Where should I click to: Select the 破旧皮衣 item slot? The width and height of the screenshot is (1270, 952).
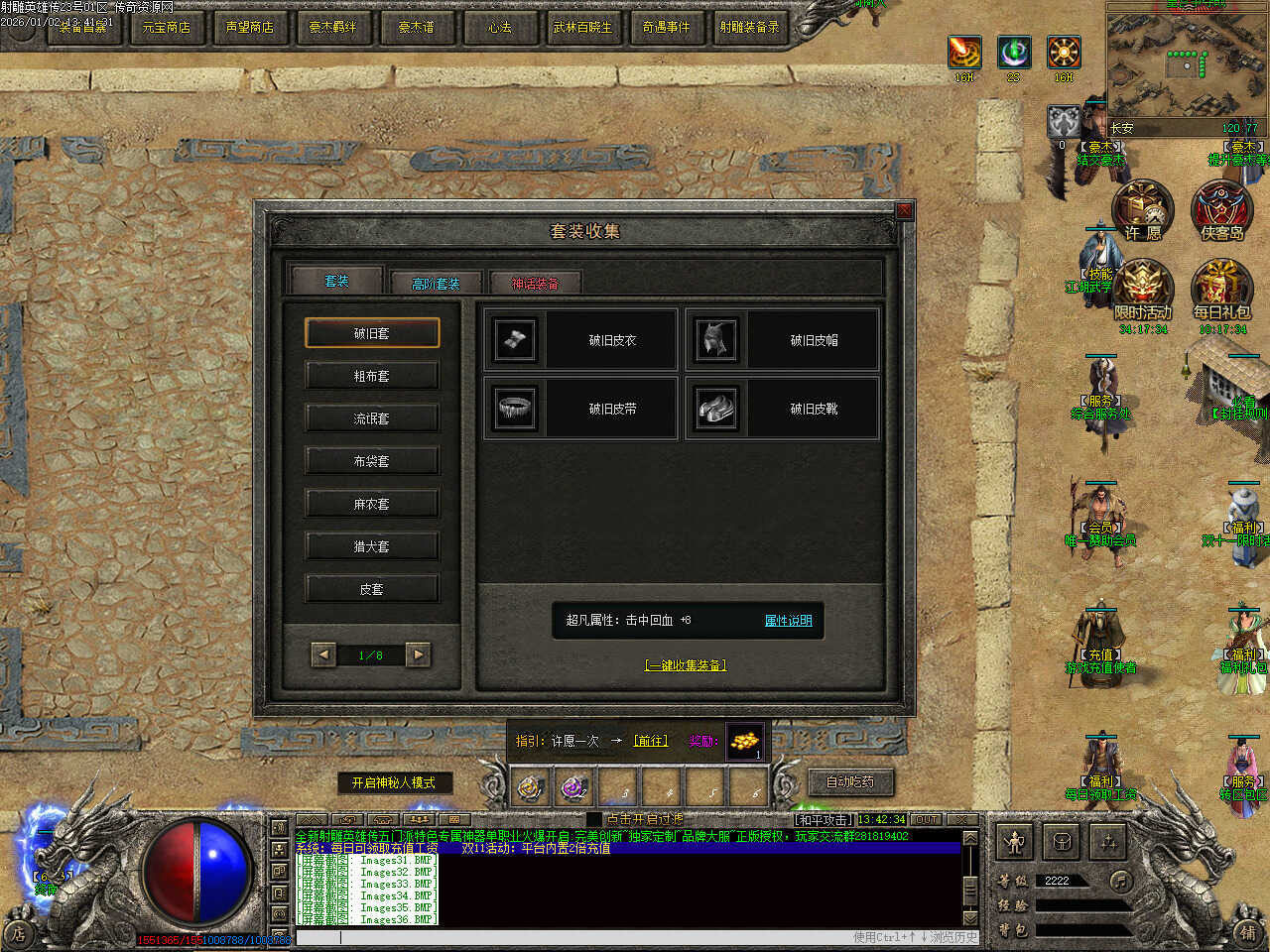580,340
